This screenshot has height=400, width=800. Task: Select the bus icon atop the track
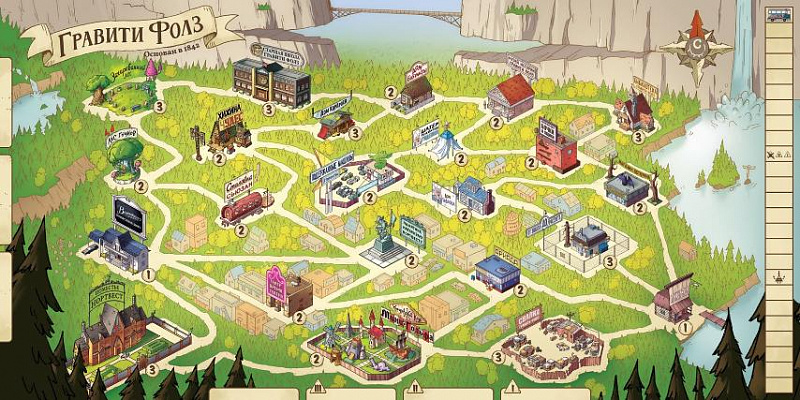(779, 12)
